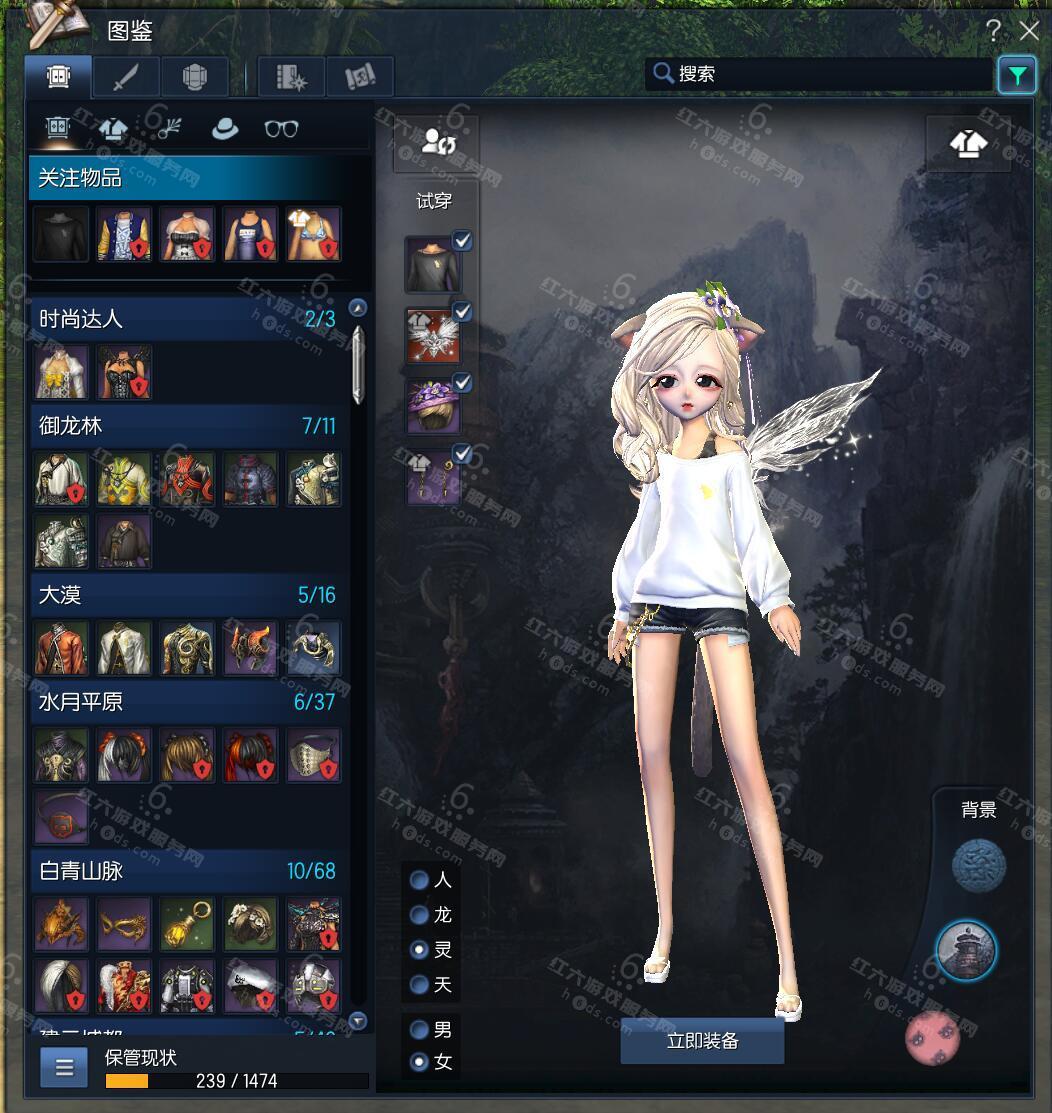Select the glasses accessory sub-tab
Viewport: 1052px width, 1113px height.
coord(281,128)
